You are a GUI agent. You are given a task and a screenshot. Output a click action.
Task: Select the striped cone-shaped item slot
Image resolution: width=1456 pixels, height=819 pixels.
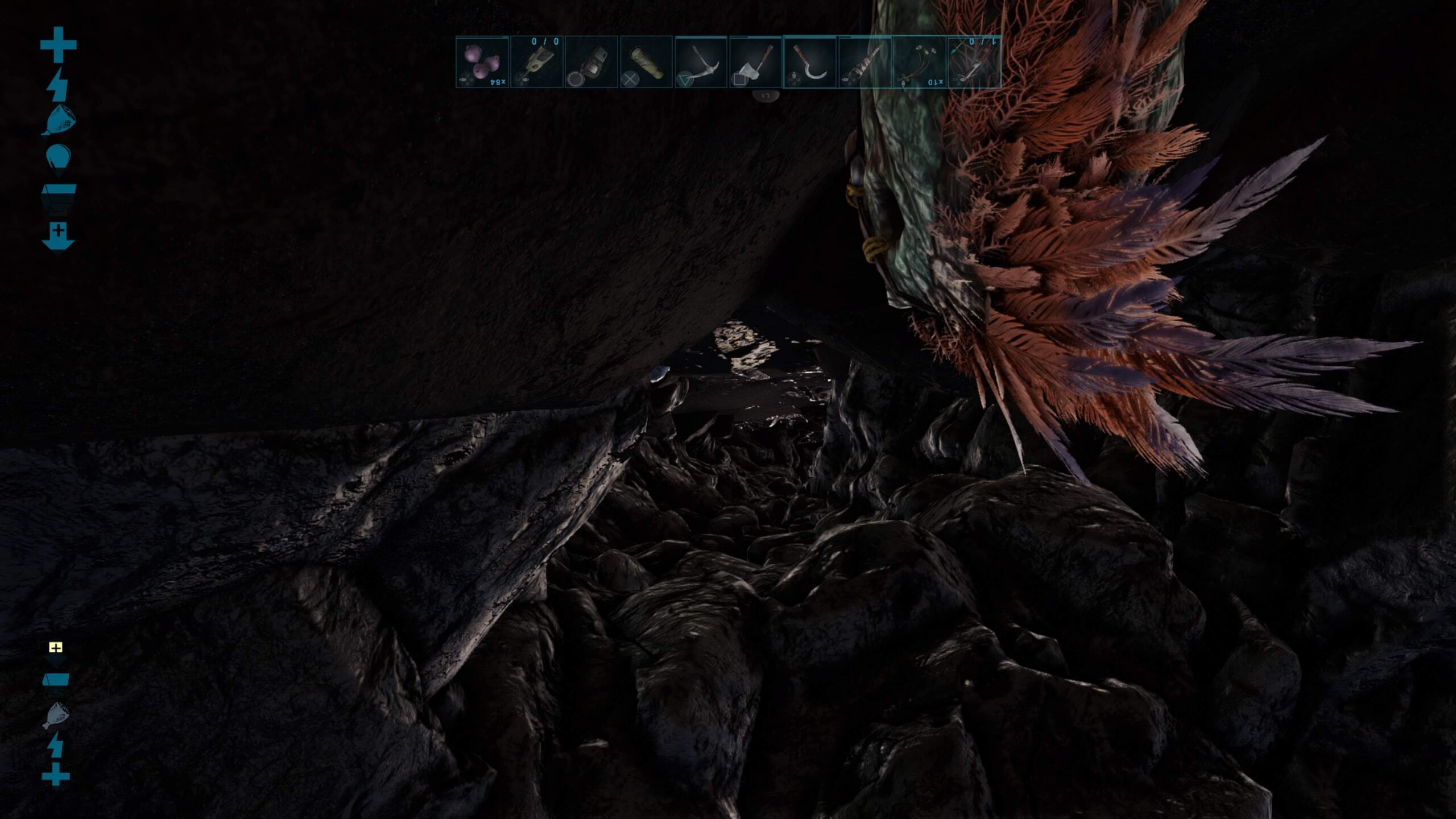pyautogui.click(x=864, y=61)
